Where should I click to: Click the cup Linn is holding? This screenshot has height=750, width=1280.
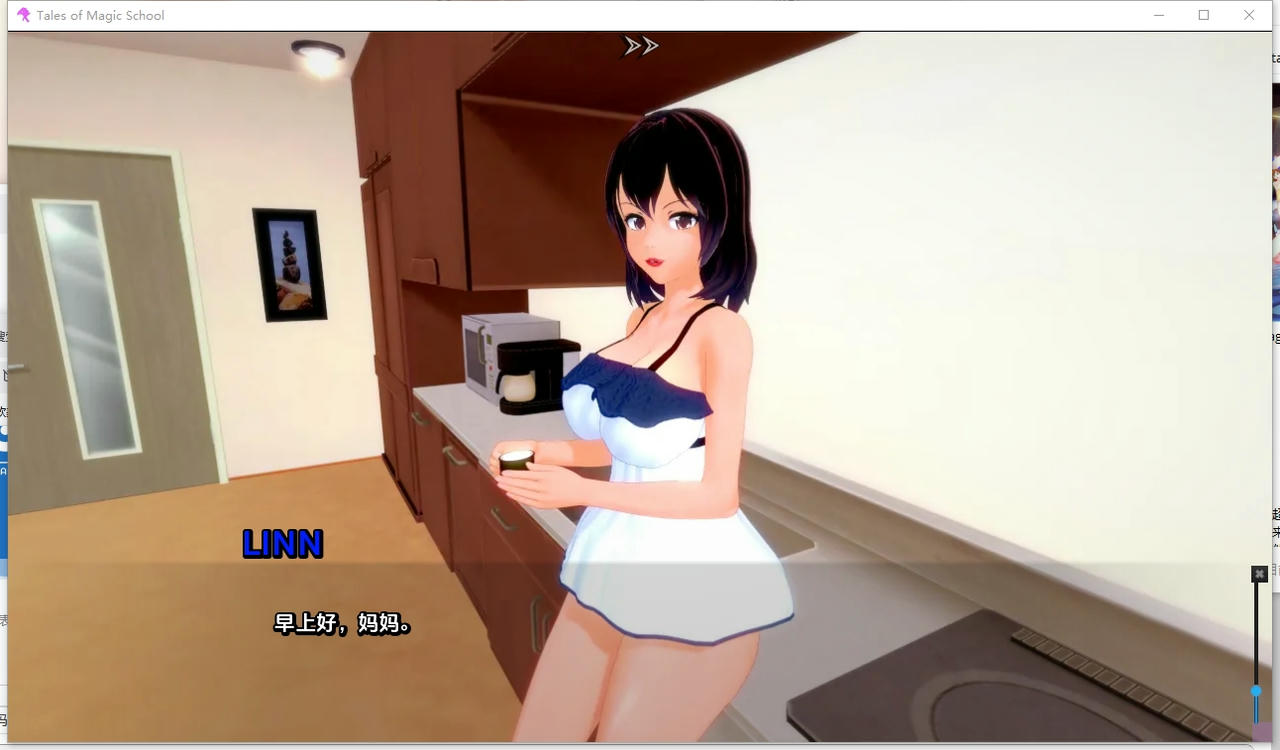coord(517,462)
